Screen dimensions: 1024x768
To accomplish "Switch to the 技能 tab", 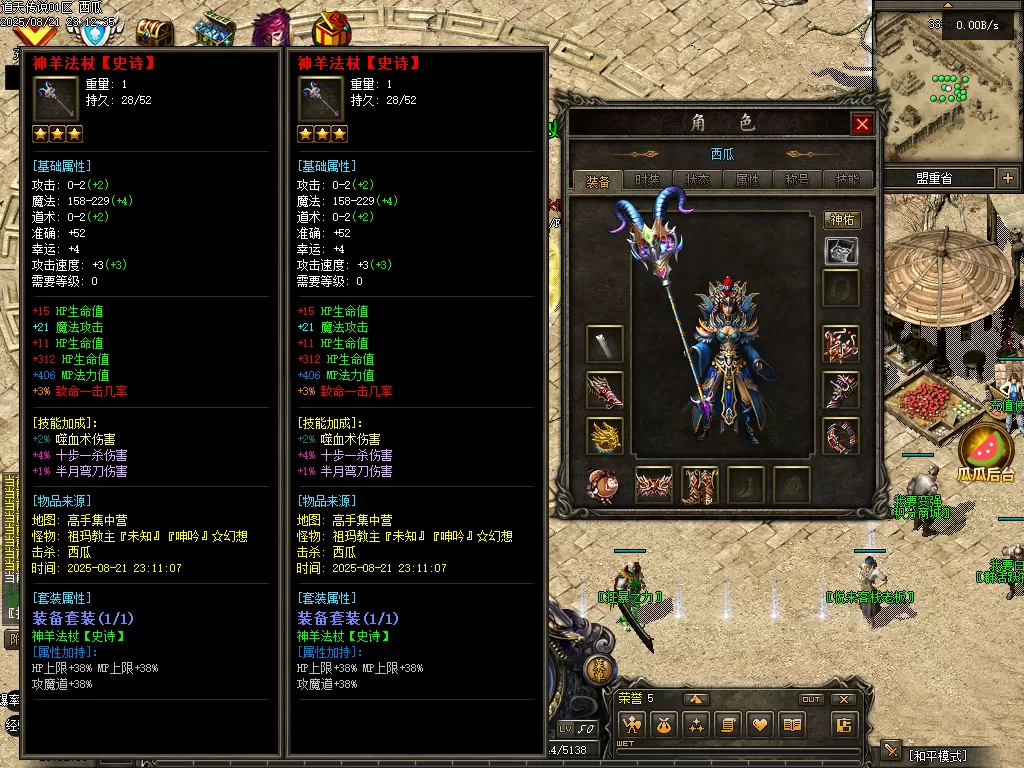I will pyautogui.click(x=846, y=180).
